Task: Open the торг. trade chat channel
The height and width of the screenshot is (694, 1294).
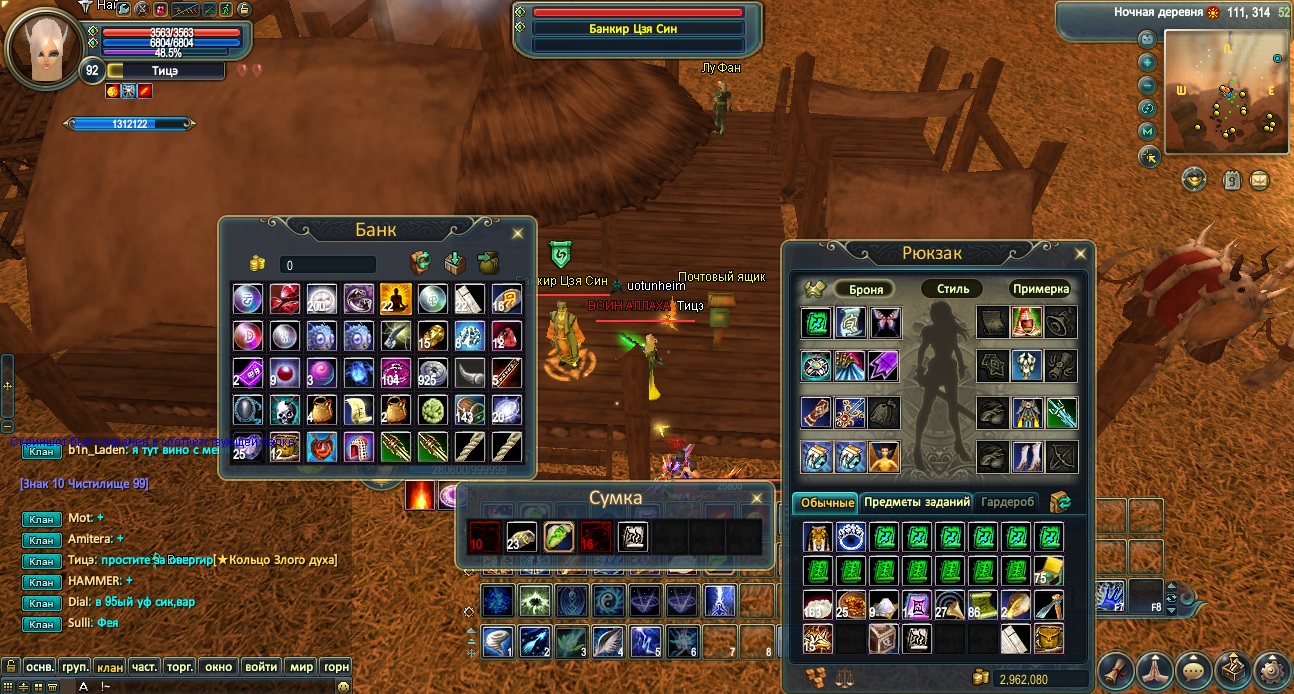Action: click(x=180, y=666)
